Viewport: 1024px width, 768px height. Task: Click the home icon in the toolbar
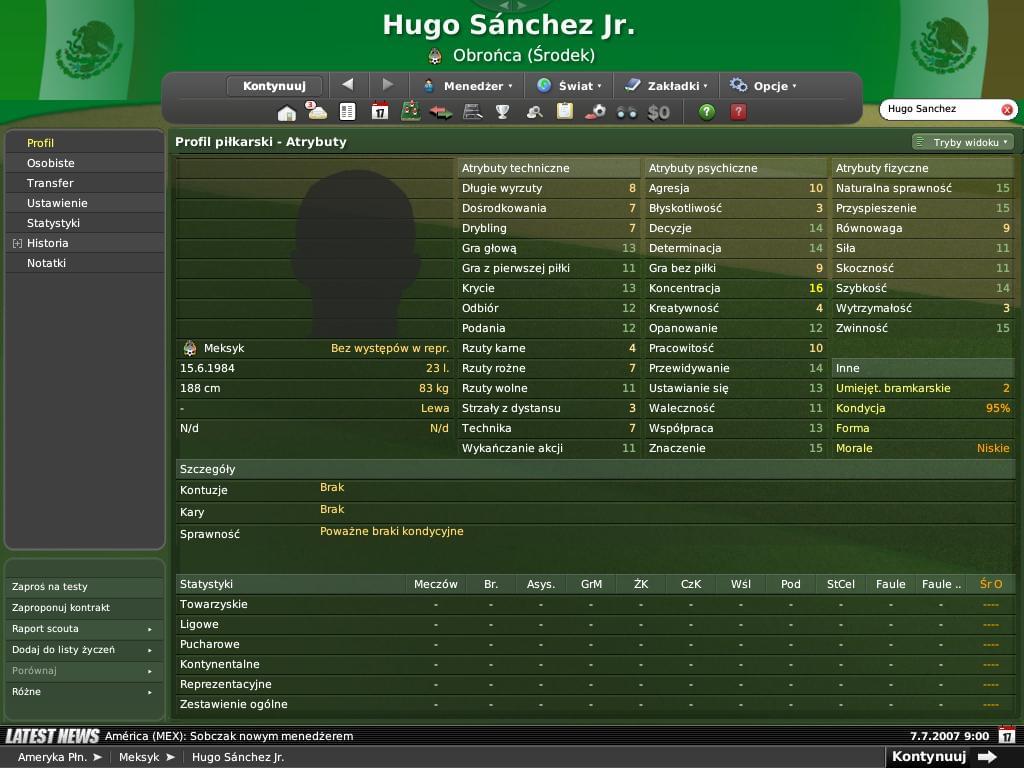(x=286, y=112)
